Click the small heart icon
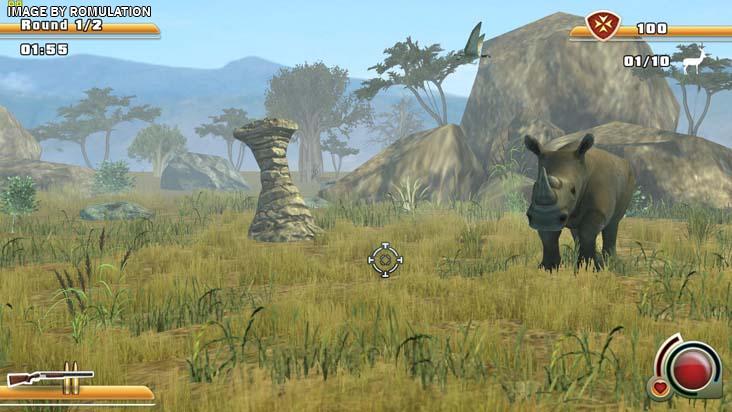The width and height of the screenshot is (732, 412). click(x=660, y=388)
